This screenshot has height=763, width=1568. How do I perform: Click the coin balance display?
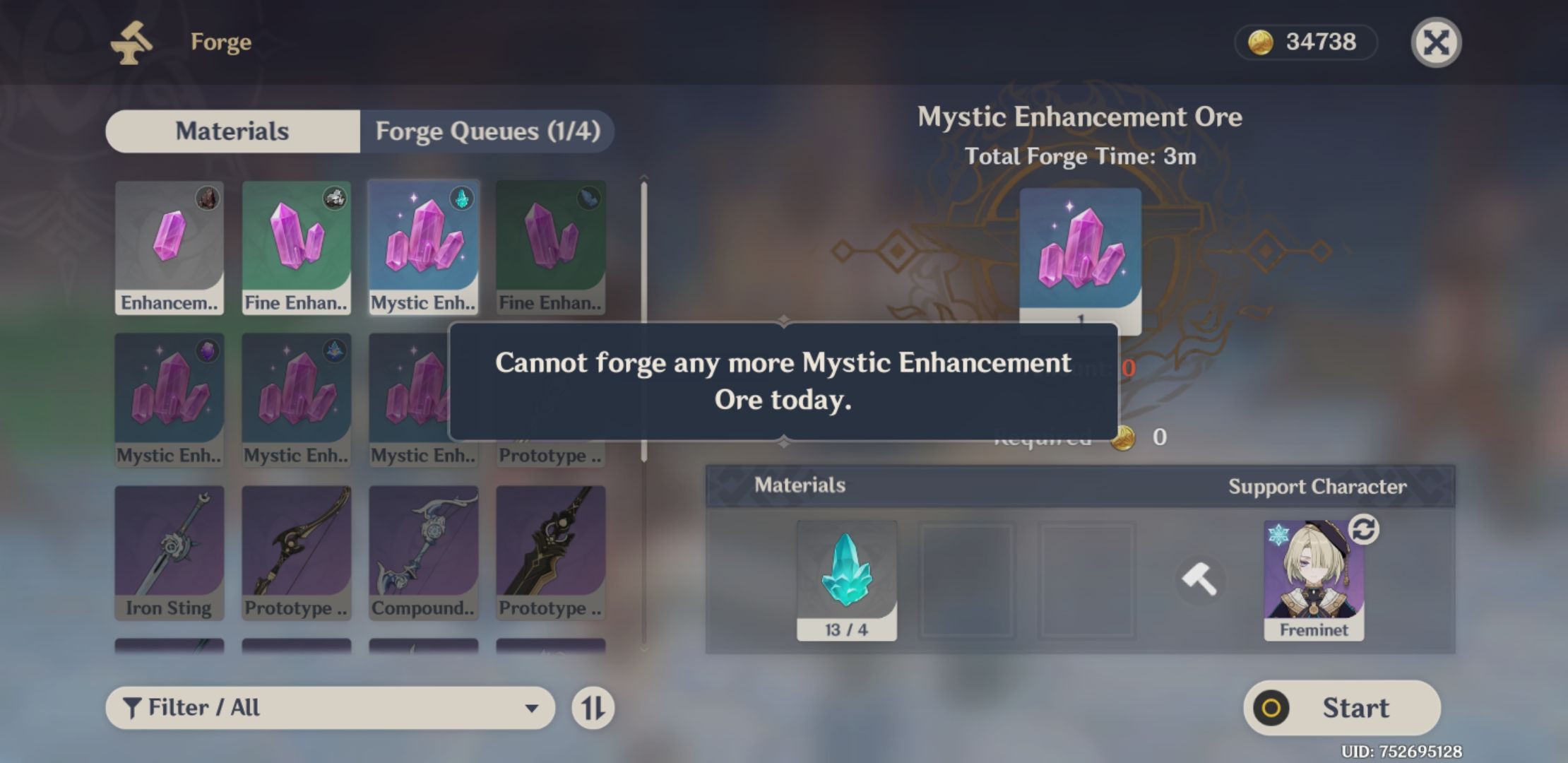click(x=1305, y=42)
